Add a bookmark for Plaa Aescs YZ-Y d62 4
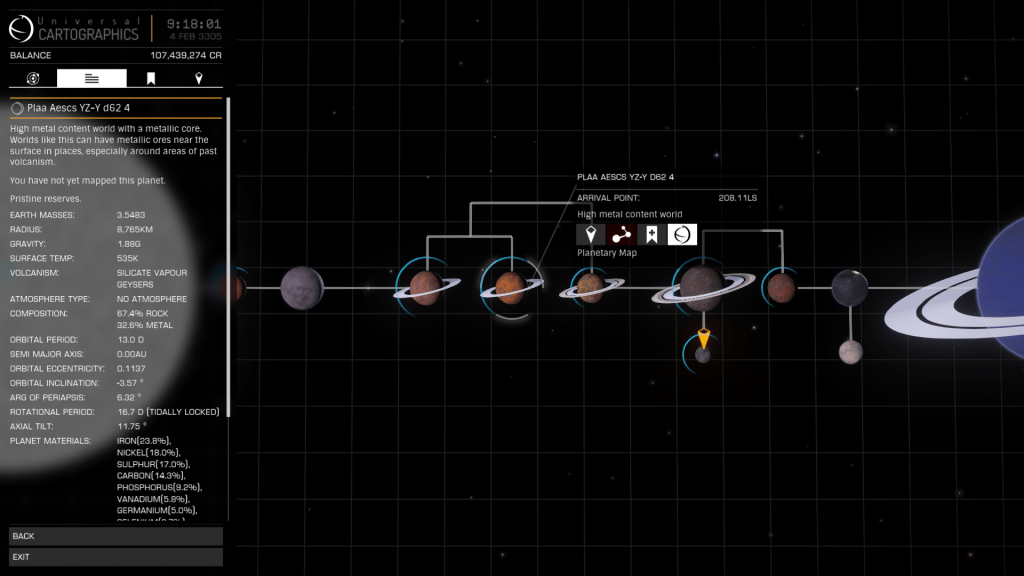This screenshot has width=1024, height=576. point(651,234)
